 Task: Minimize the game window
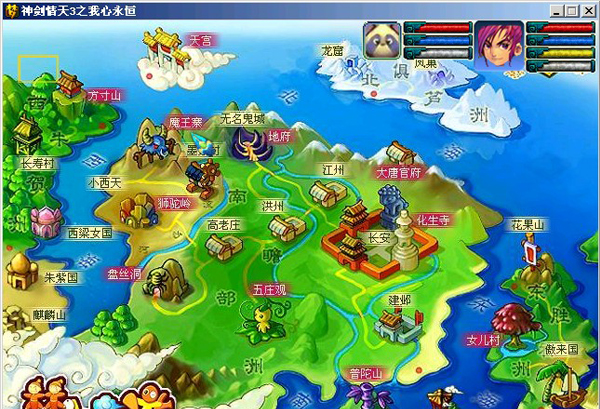[556, 9]
